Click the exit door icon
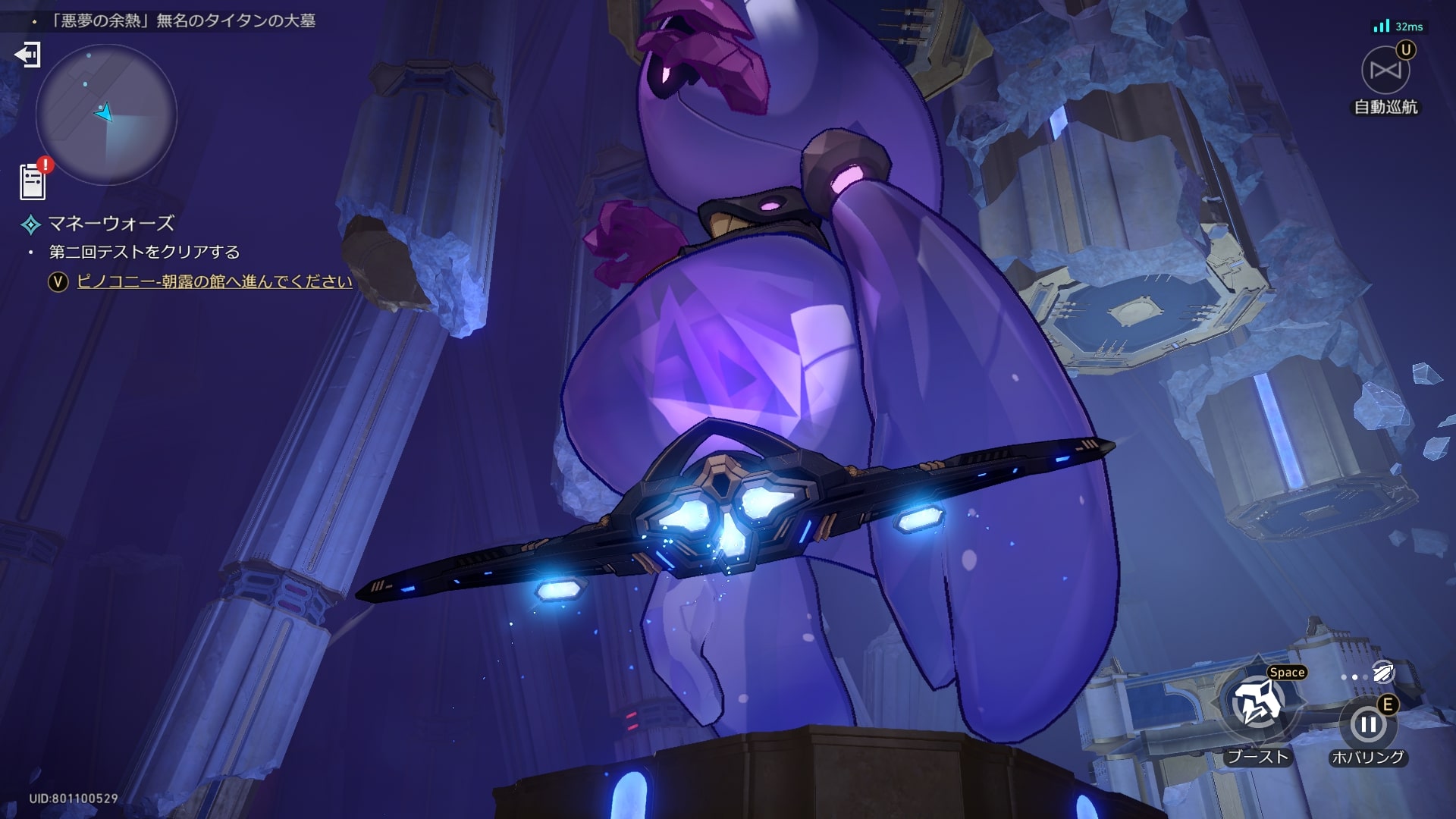Viewport: 1456px width, 819px height. tap(27, 55)
